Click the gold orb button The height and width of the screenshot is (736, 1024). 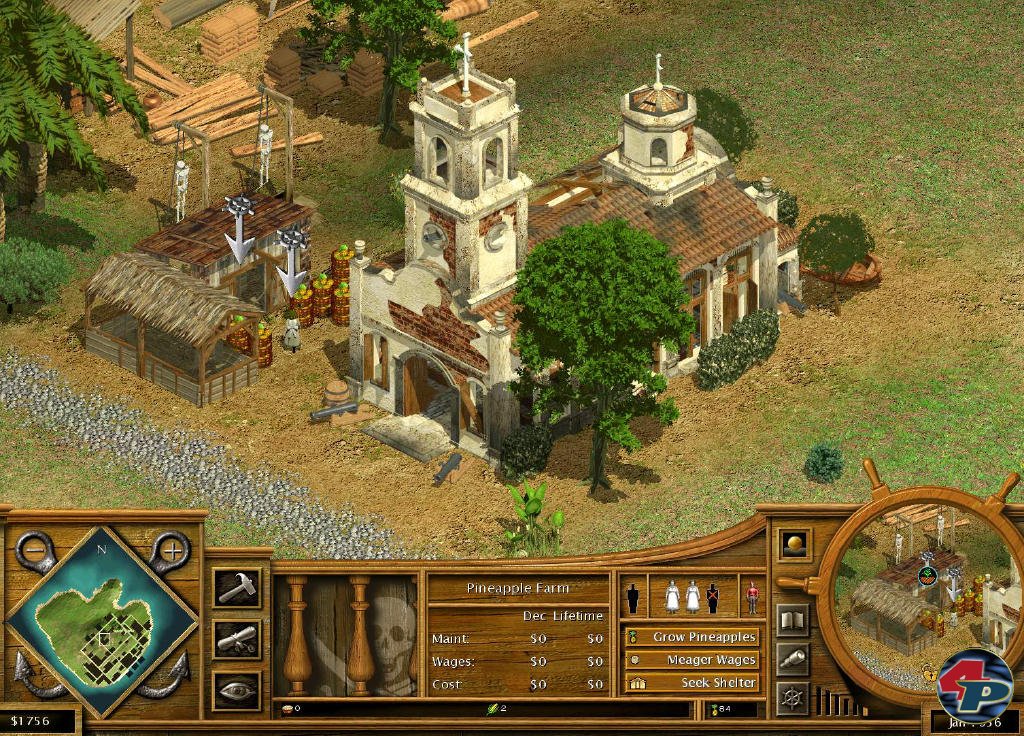coord(795,544)
